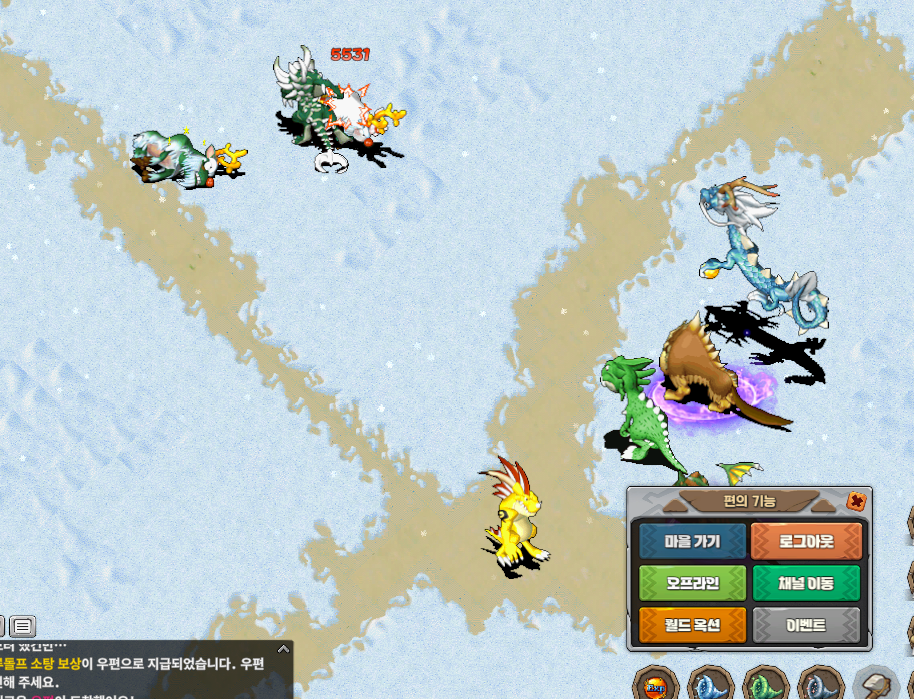
Task: Select the stone hammer icon
Action: pyautogui.click(x=876, y=687)
